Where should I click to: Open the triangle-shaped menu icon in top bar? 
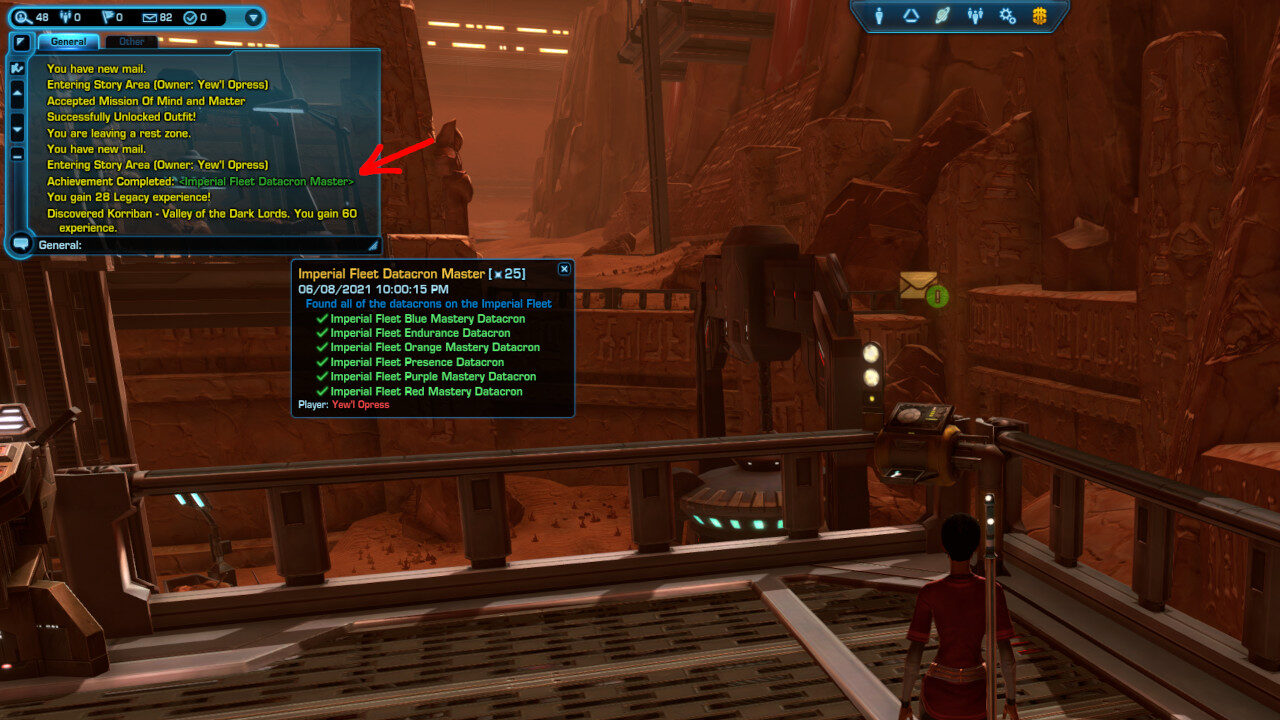911,16
